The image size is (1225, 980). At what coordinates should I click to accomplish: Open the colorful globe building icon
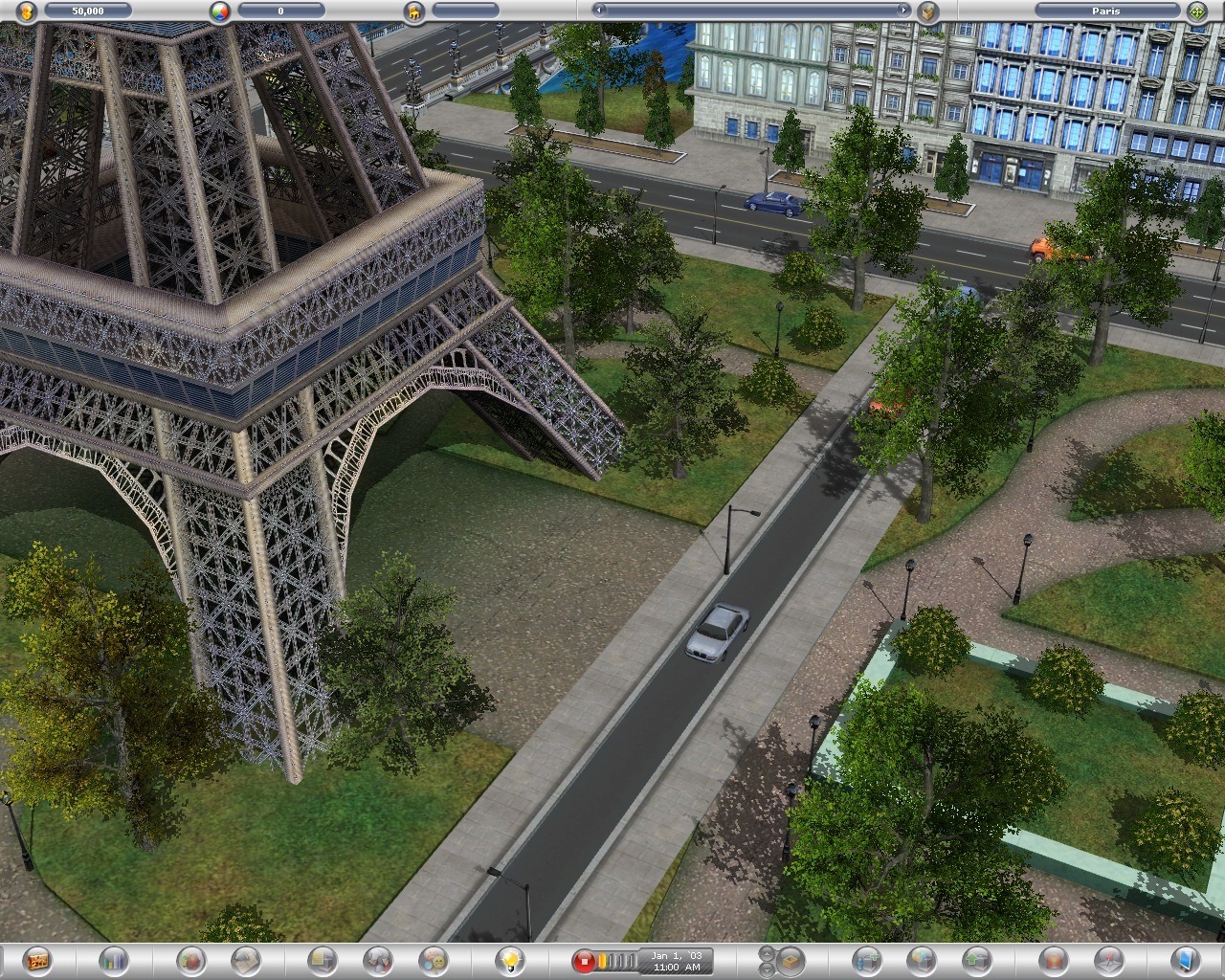point(921,959)
